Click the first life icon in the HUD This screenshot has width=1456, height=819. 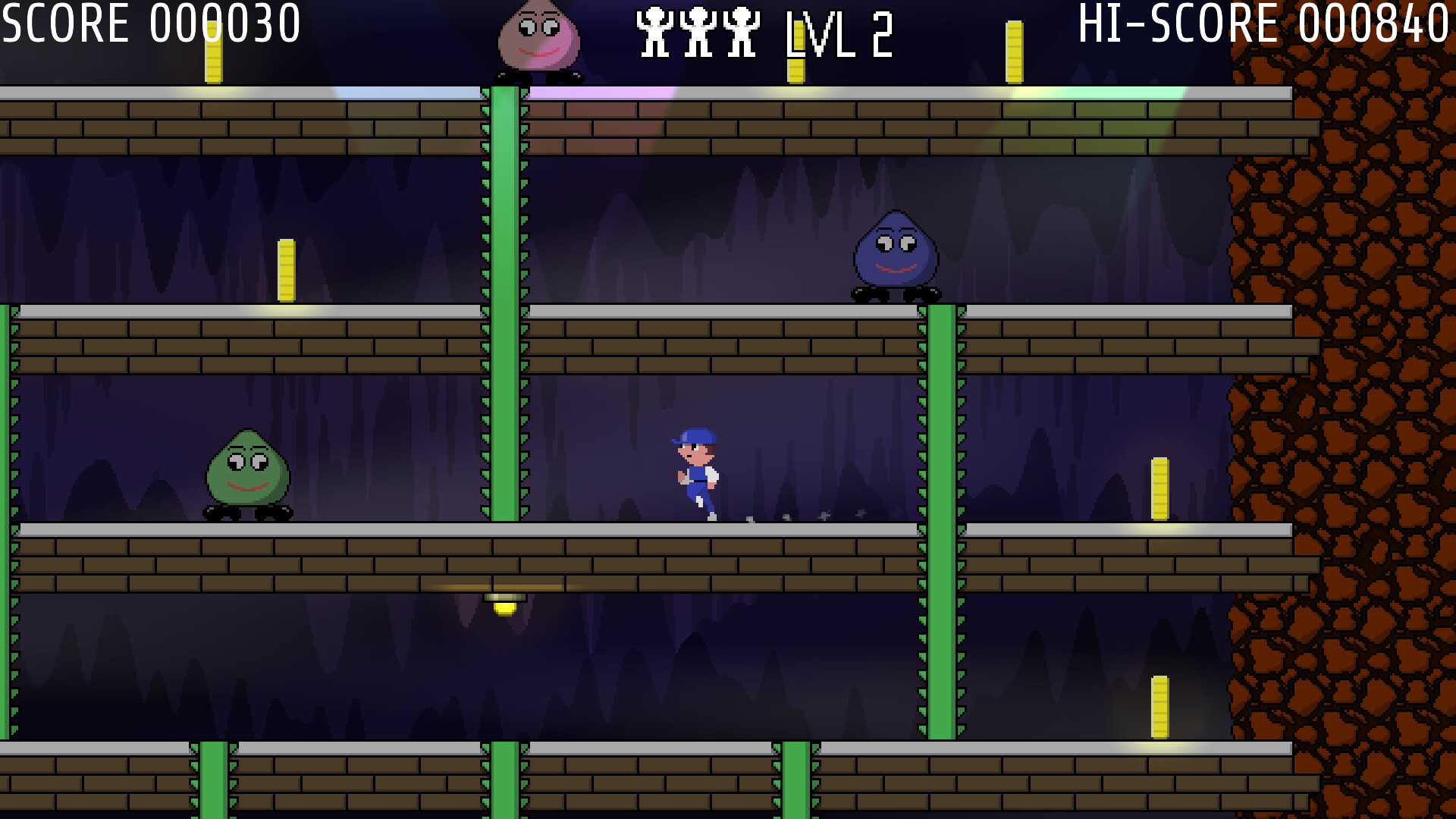click(x=654, y=30)
